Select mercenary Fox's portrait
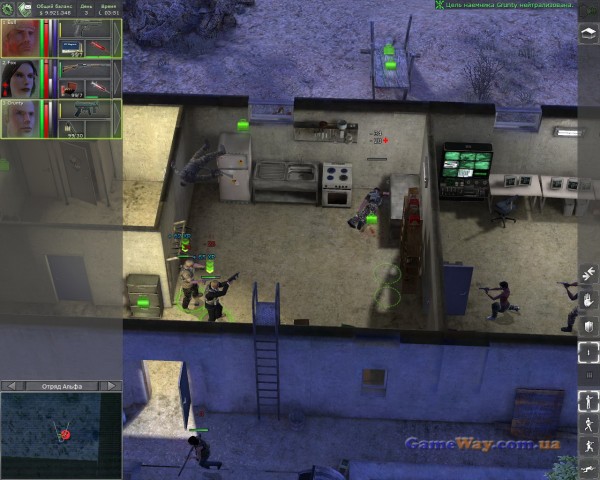The image size is (600, 480). (20, 77)
